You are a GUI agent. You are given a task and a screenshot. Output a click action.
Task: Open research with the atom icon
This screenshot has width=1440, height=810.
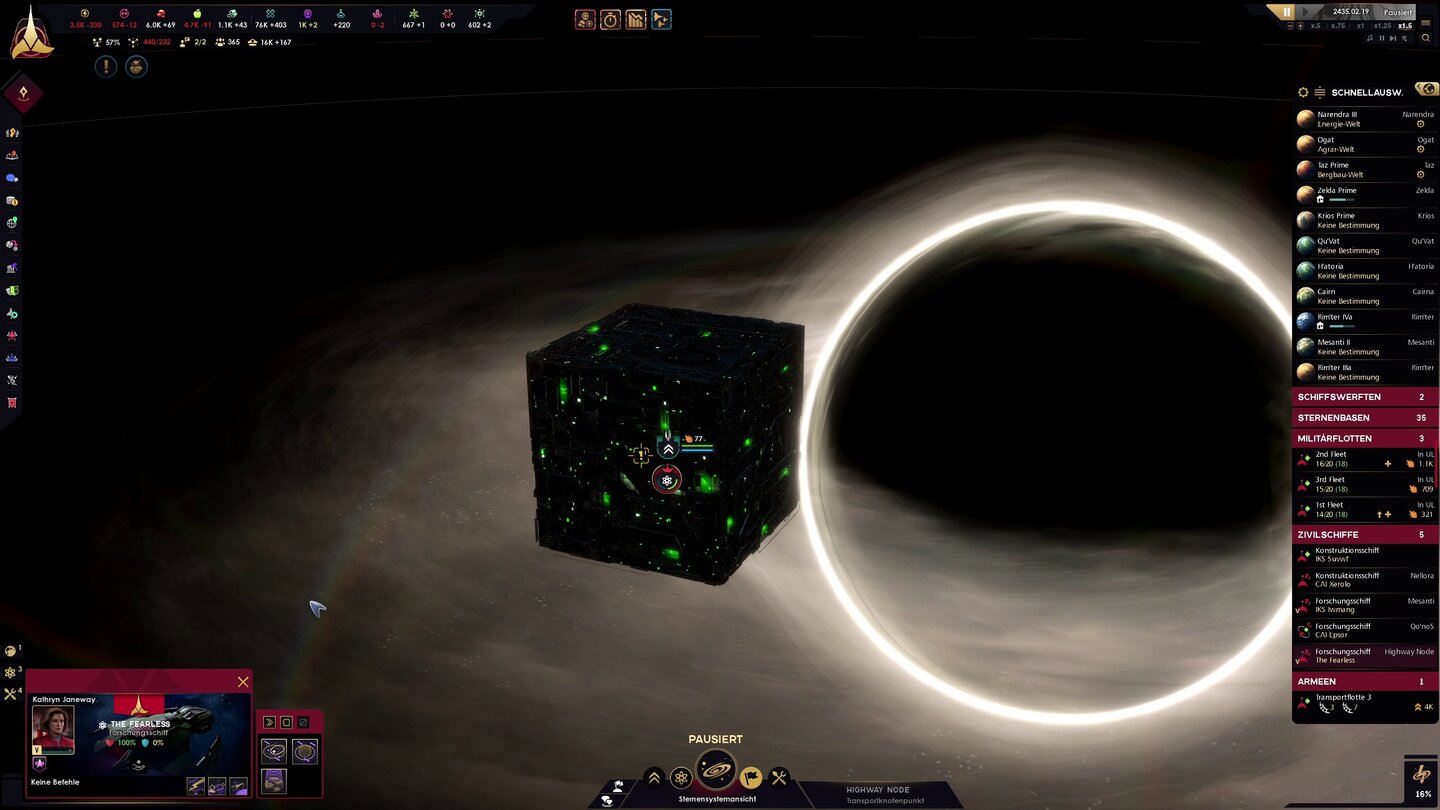coord(681,776)
